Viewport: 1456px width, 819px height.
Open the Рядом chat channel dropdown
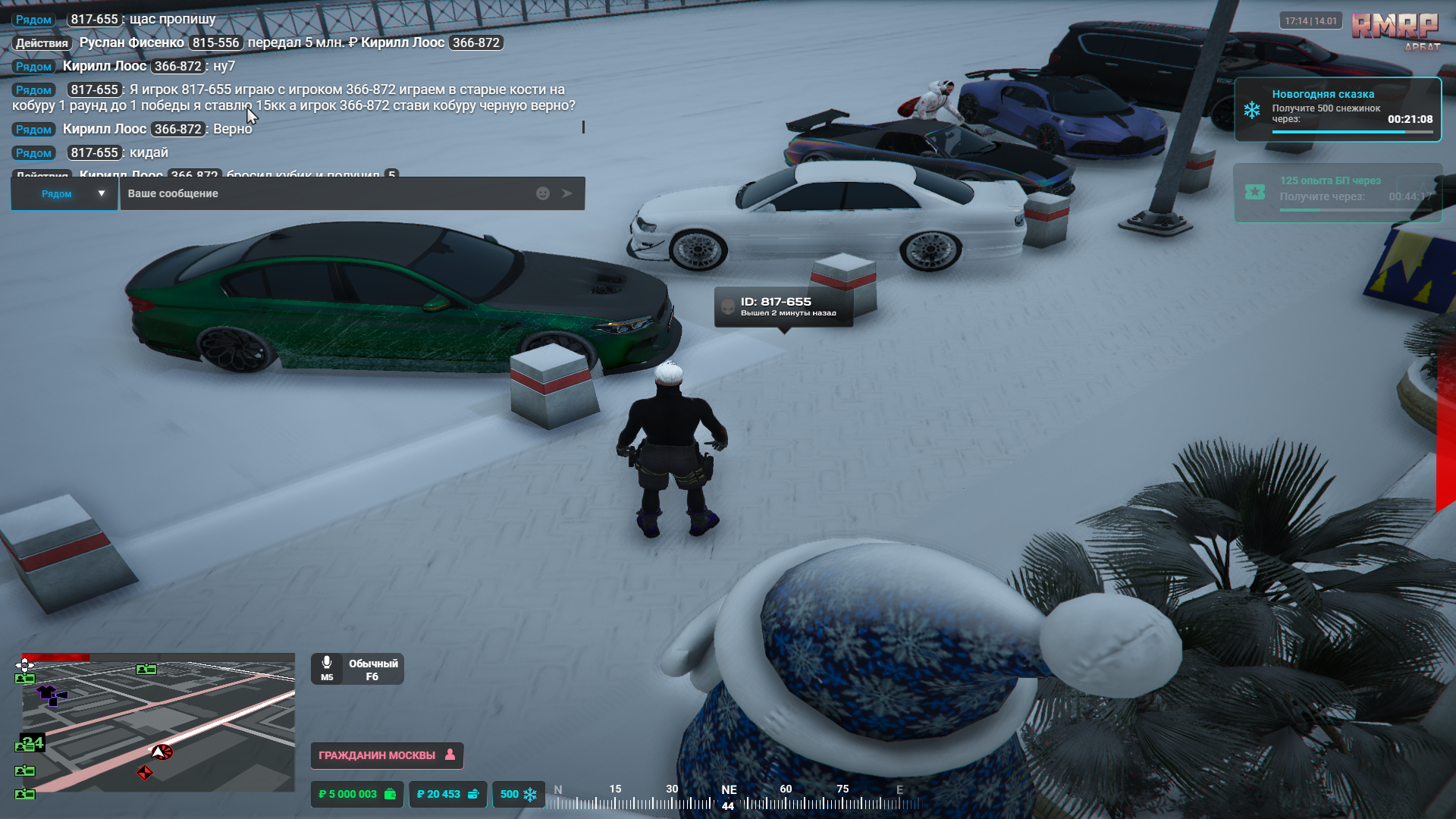point(65,193)
